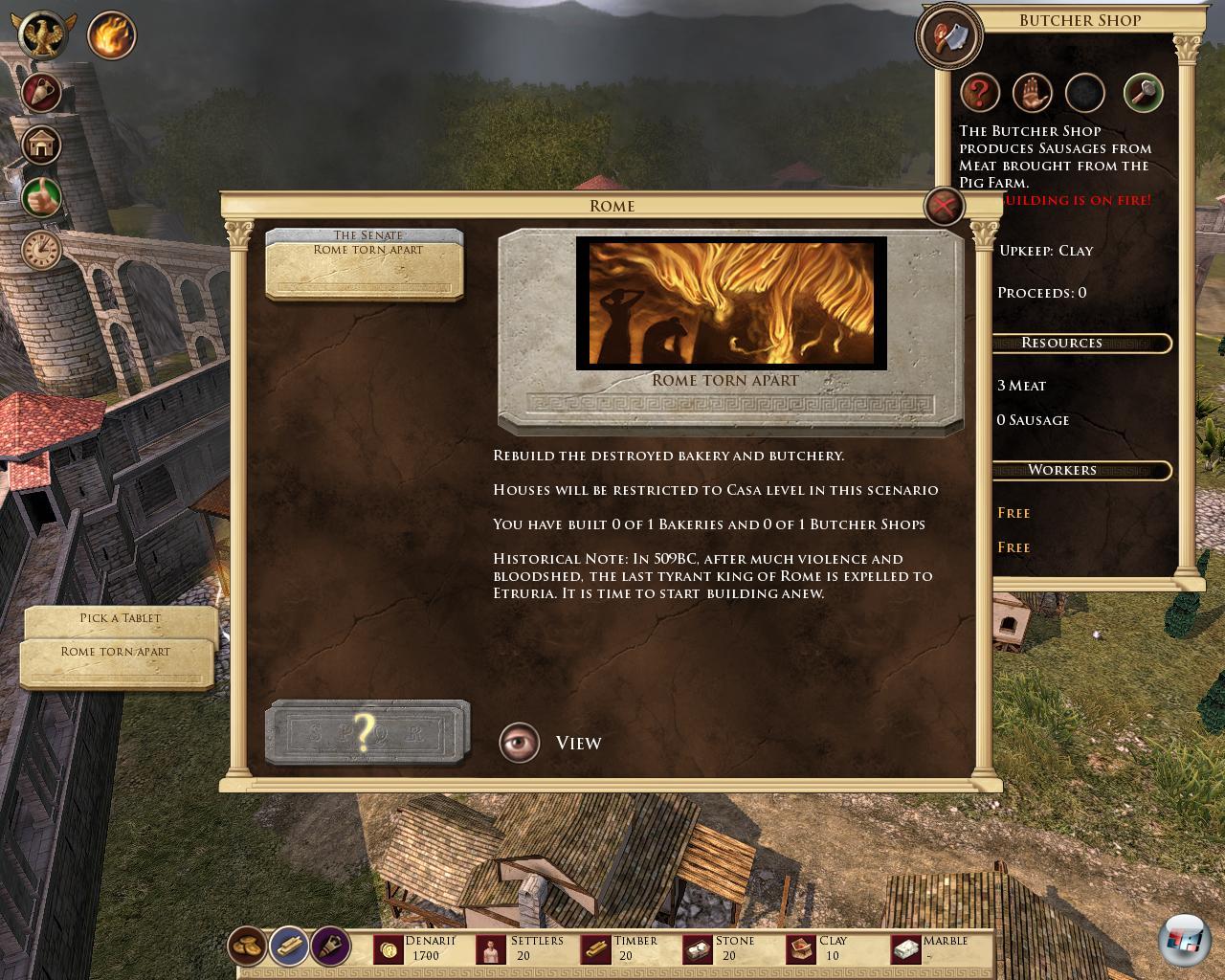Click the View eye button

(520, 743)
